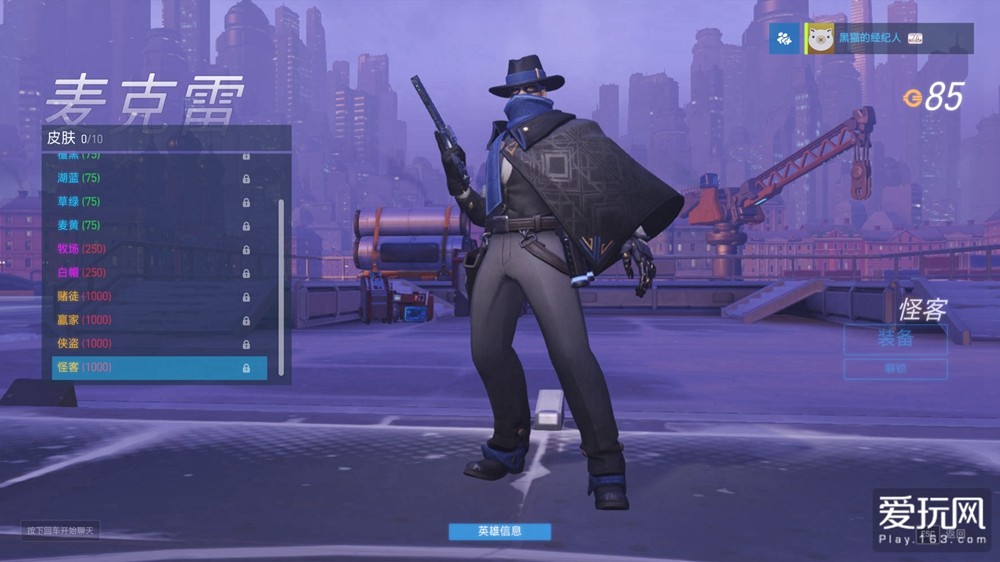Equip the skin with the 装备 button
1000x562 pixels.
[895, 339]
